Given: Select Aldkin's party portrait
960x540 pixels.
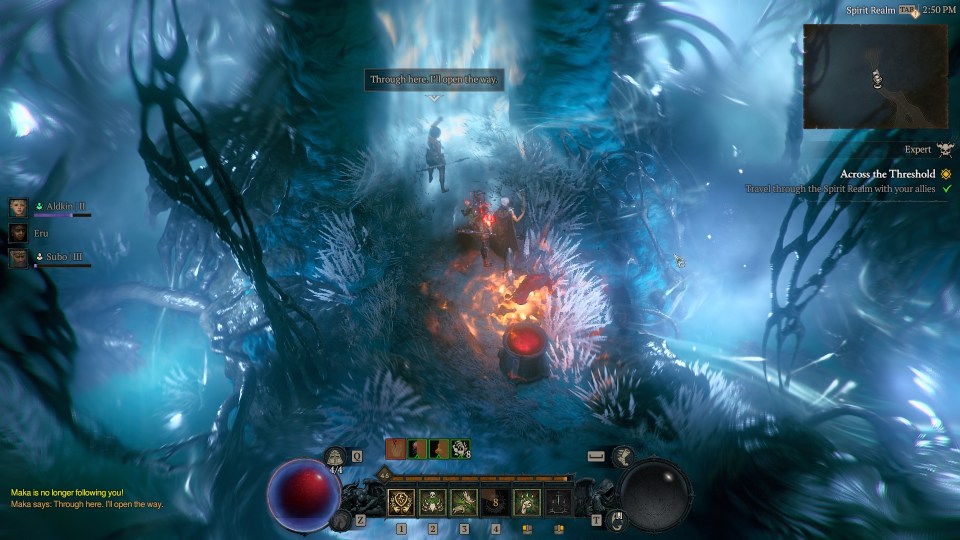Looking at the screenshot, I should (x=18, y=207).
